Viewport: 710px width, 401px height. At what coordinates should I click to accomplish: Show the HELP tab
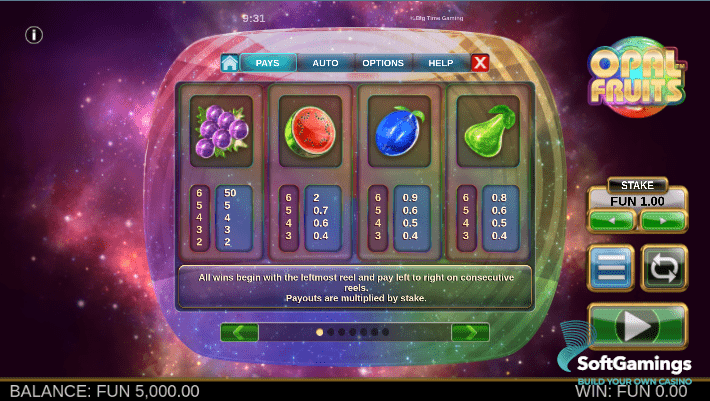tap(441, 63)
